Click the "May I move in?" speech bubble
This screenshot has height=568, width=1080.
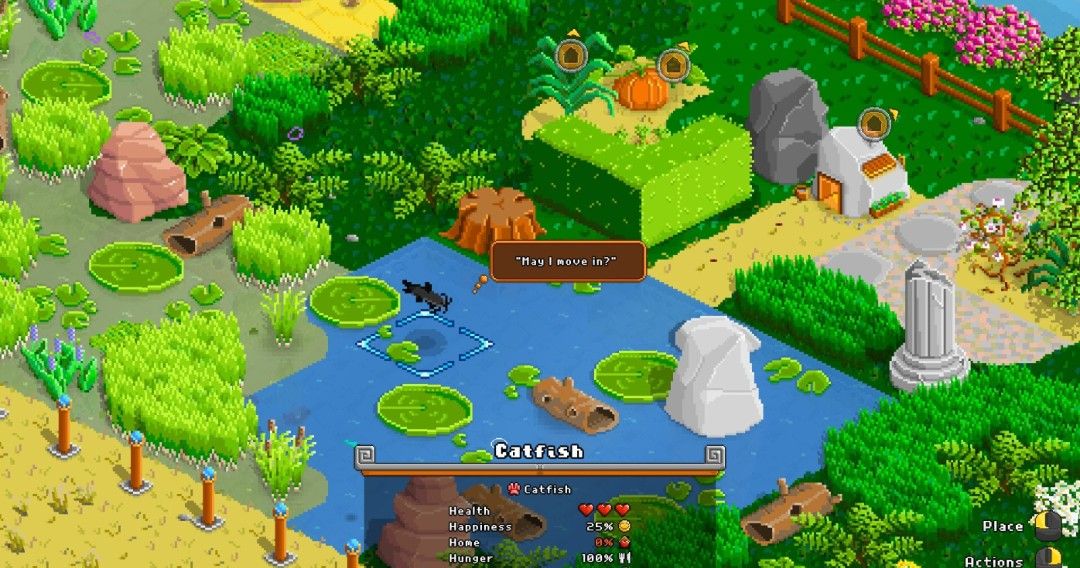[567, 262]
